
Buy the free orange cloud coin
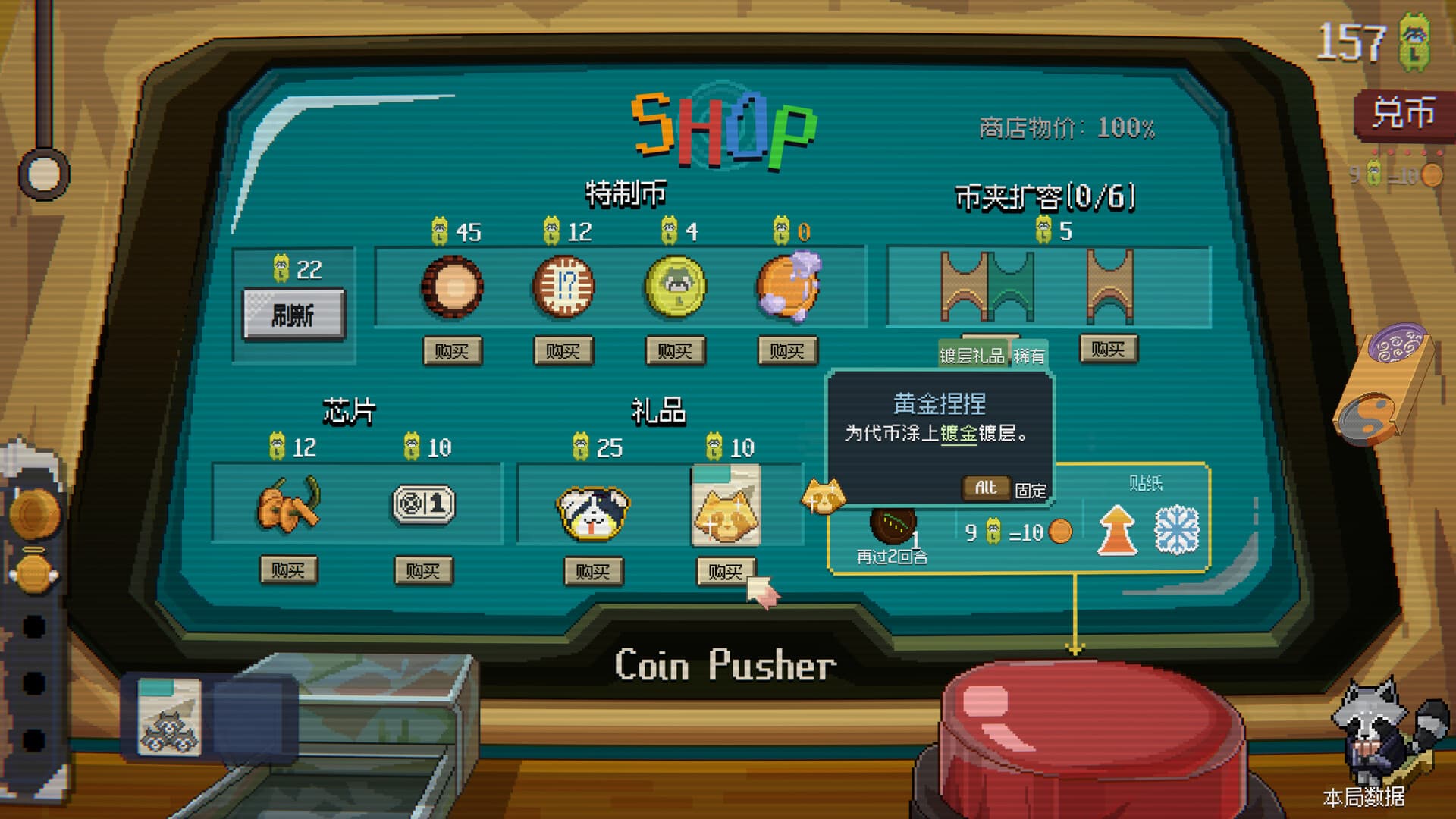pos(787,351)
